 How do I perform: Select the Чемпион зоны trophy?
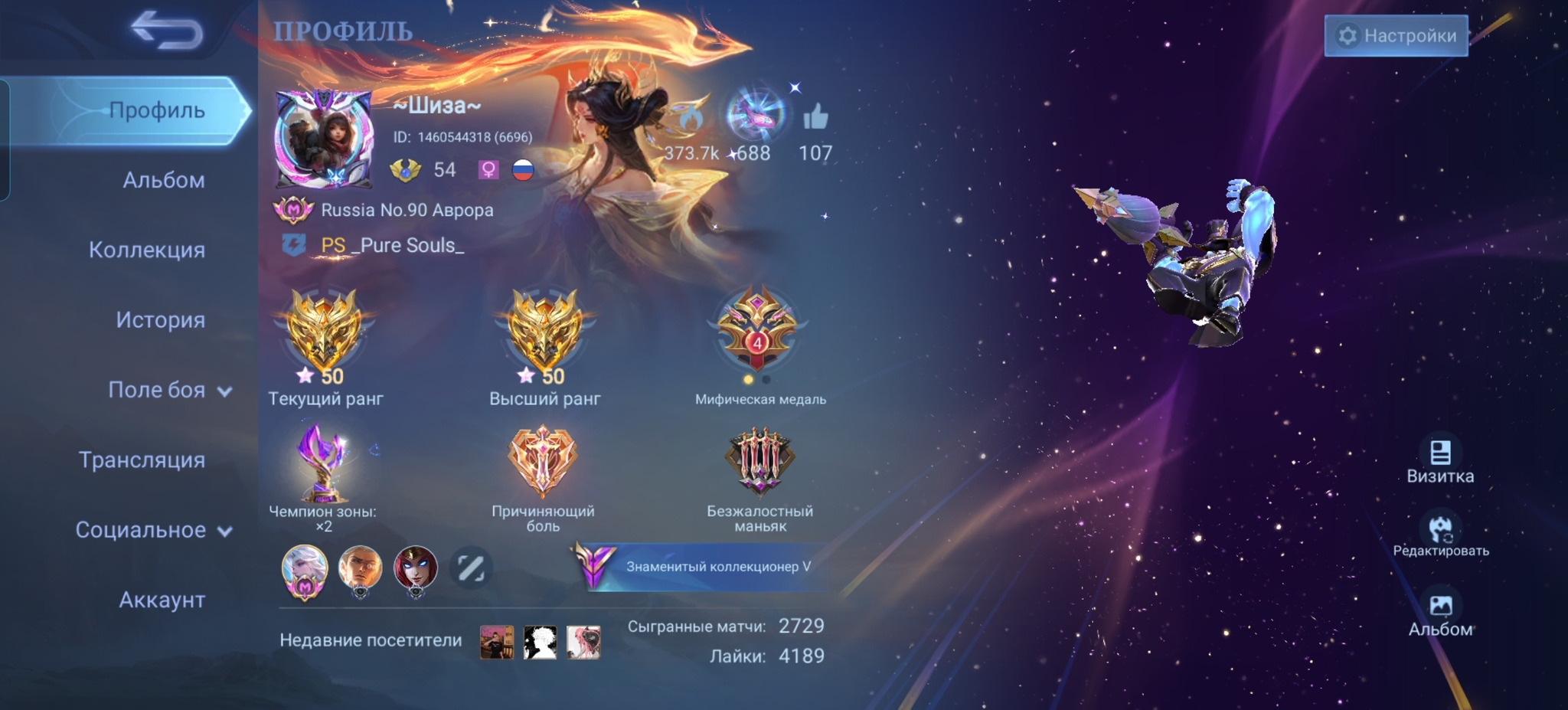322,465
